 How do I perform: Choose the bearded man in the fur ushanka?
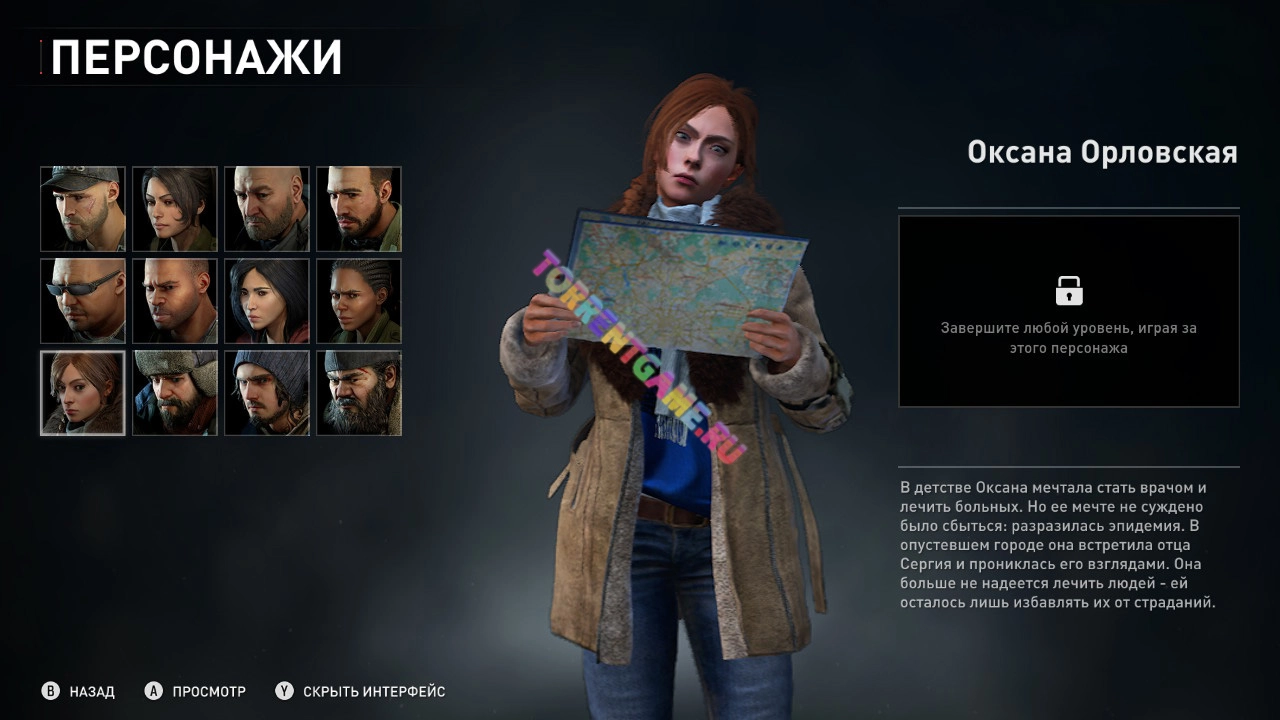[175, 393]
